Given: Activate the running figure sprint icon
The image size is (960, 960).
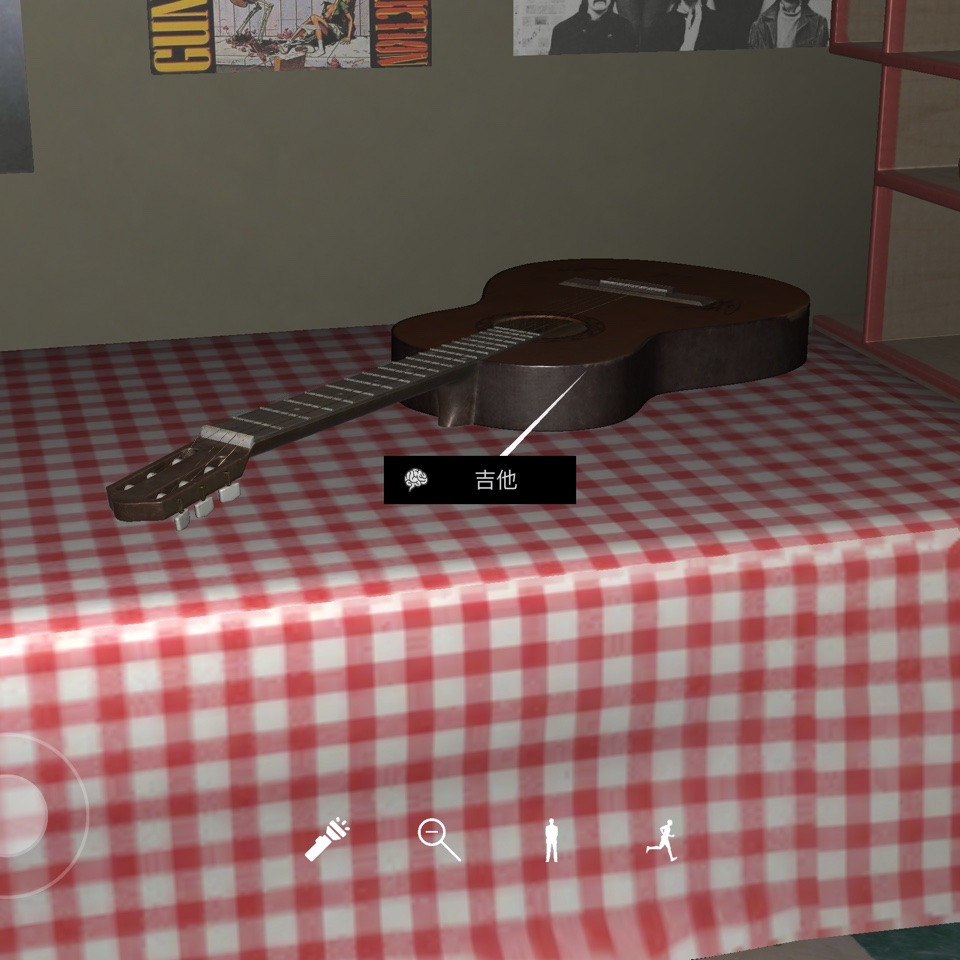Looking at the screenshot, I should [661, 839].
